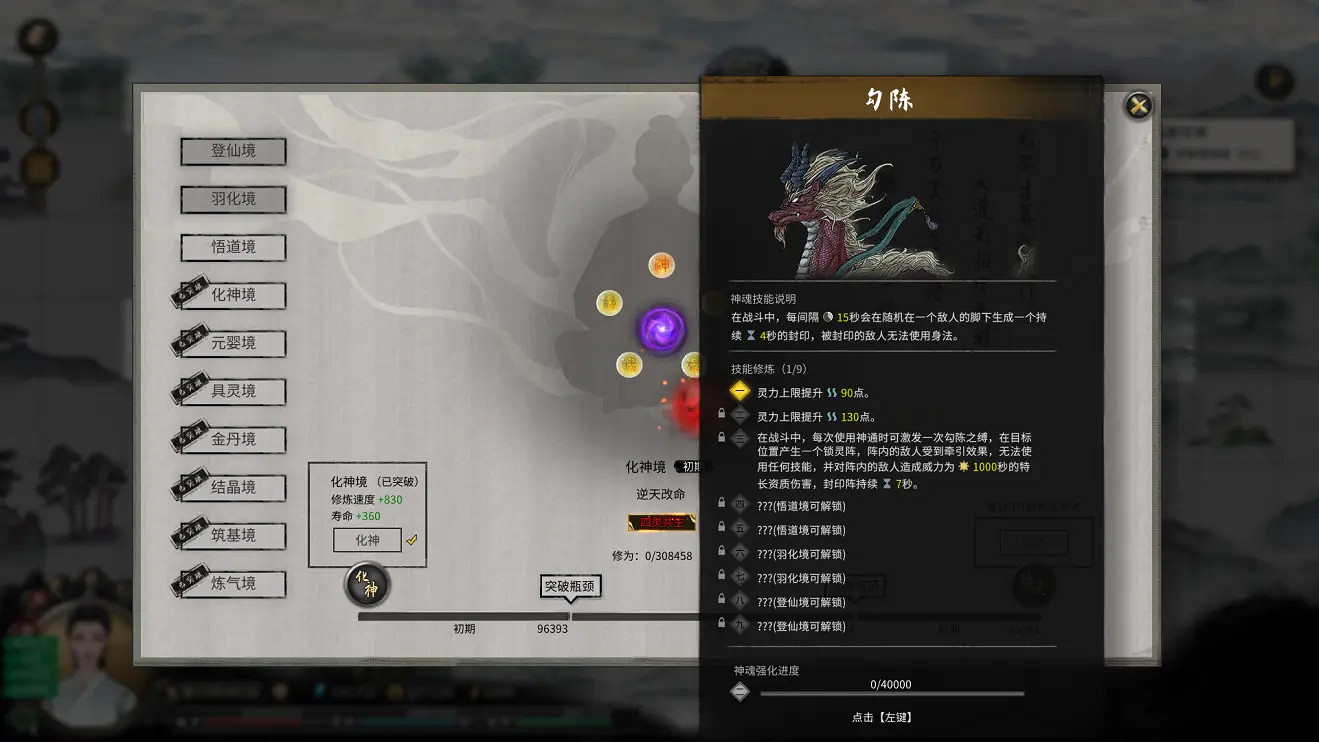This screenshot has width=1319, height=742.
Task: Switch to the 登仙境 realm tab
Action: point(232,151)
